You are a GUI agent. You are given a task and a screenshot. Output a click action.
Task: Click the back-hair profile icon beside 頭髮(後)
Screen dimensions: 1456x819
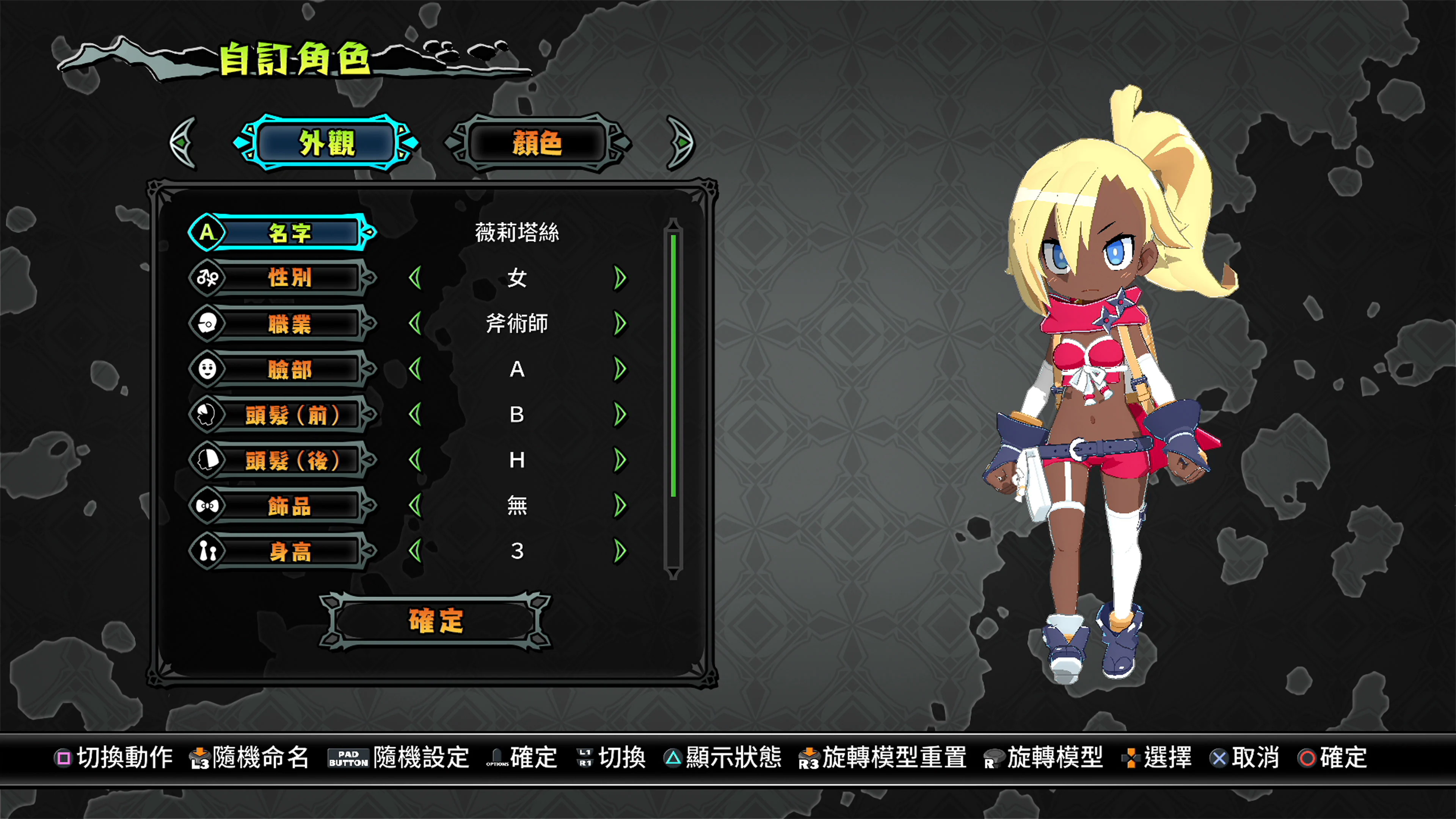click(x=207, y=460)
